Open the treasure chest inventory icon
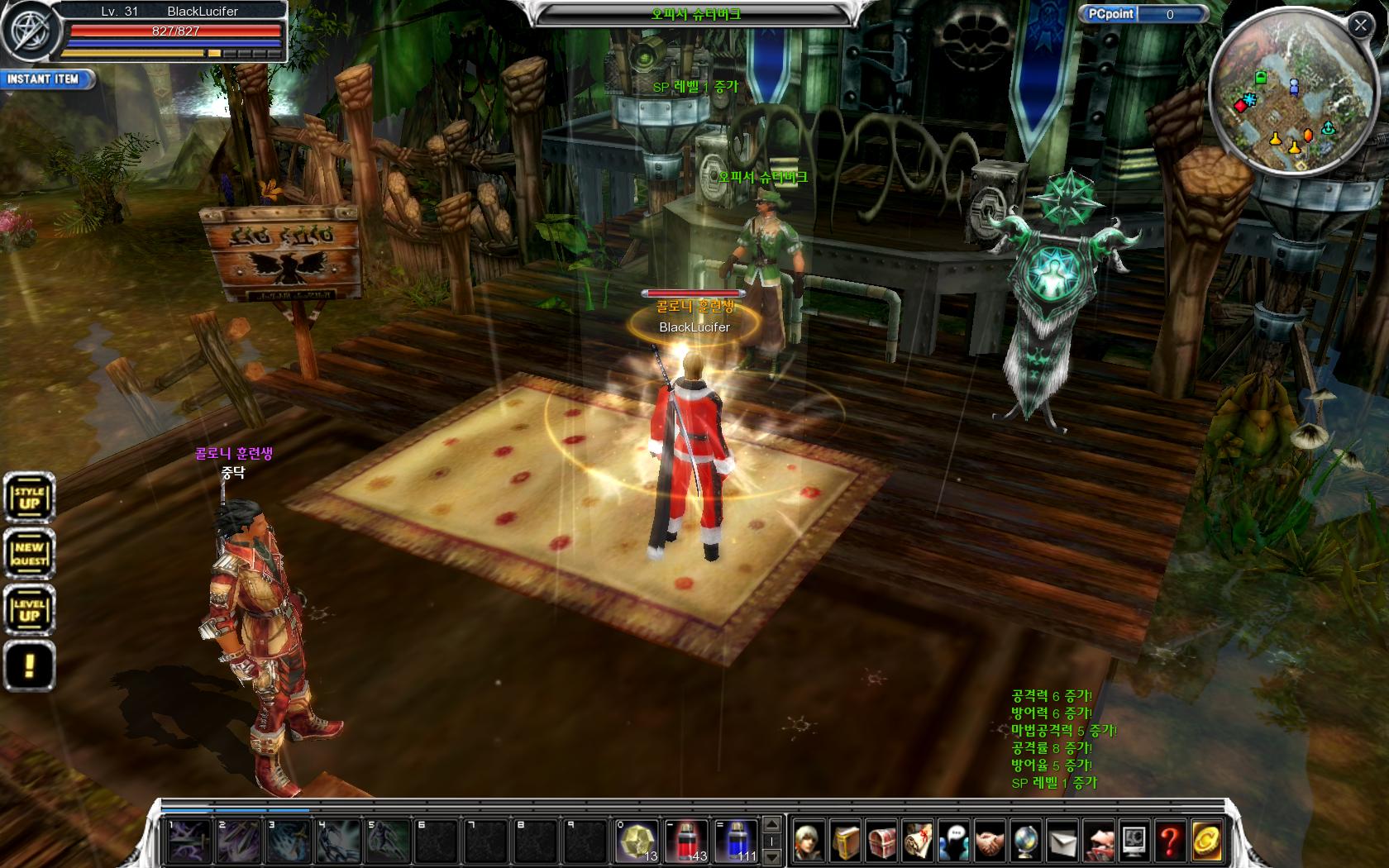1389x868 pixels. (x=881, y=842)
